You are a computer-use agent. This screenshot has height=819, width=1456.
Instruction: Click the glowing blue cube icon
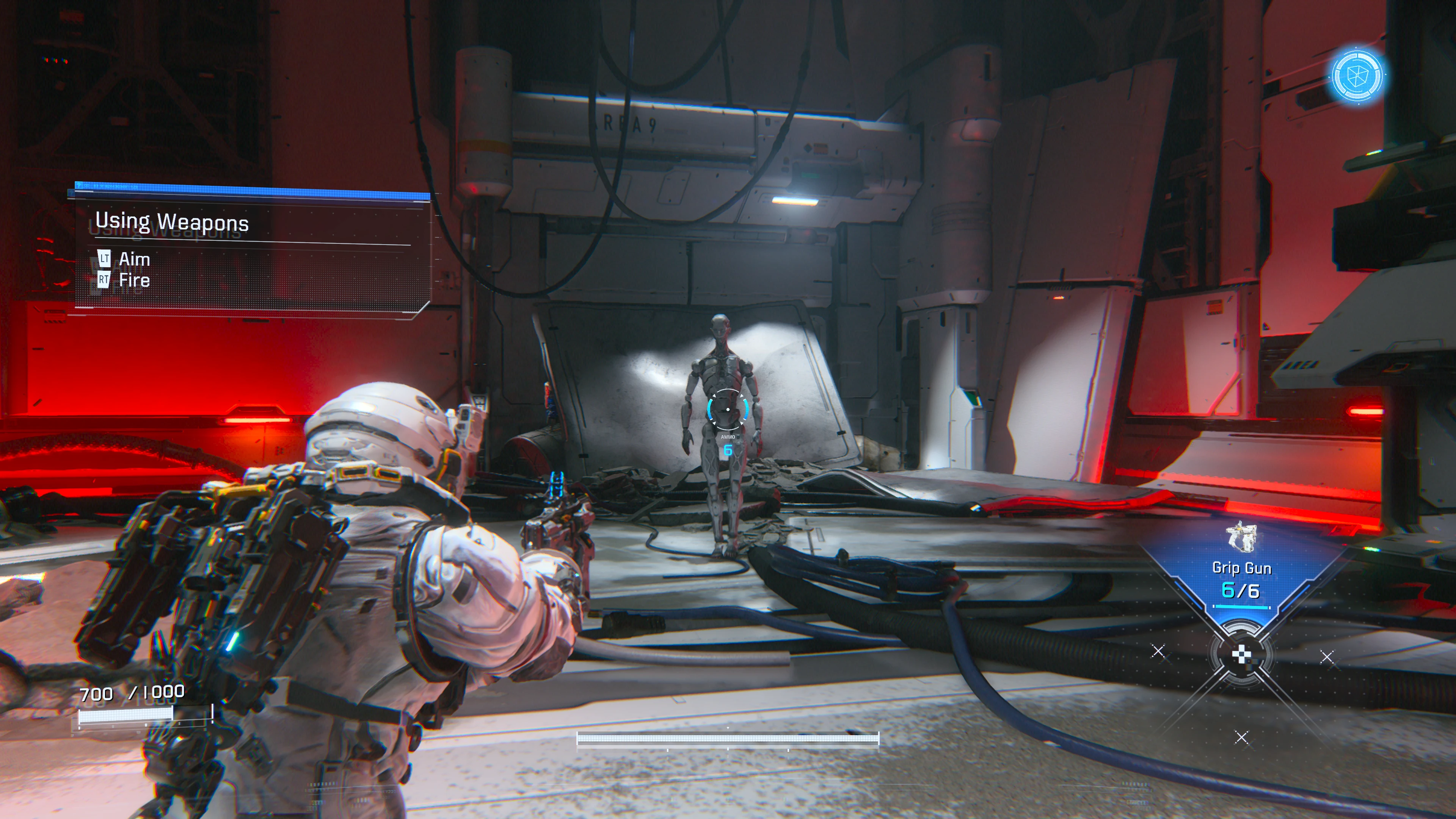[1357, 76]
